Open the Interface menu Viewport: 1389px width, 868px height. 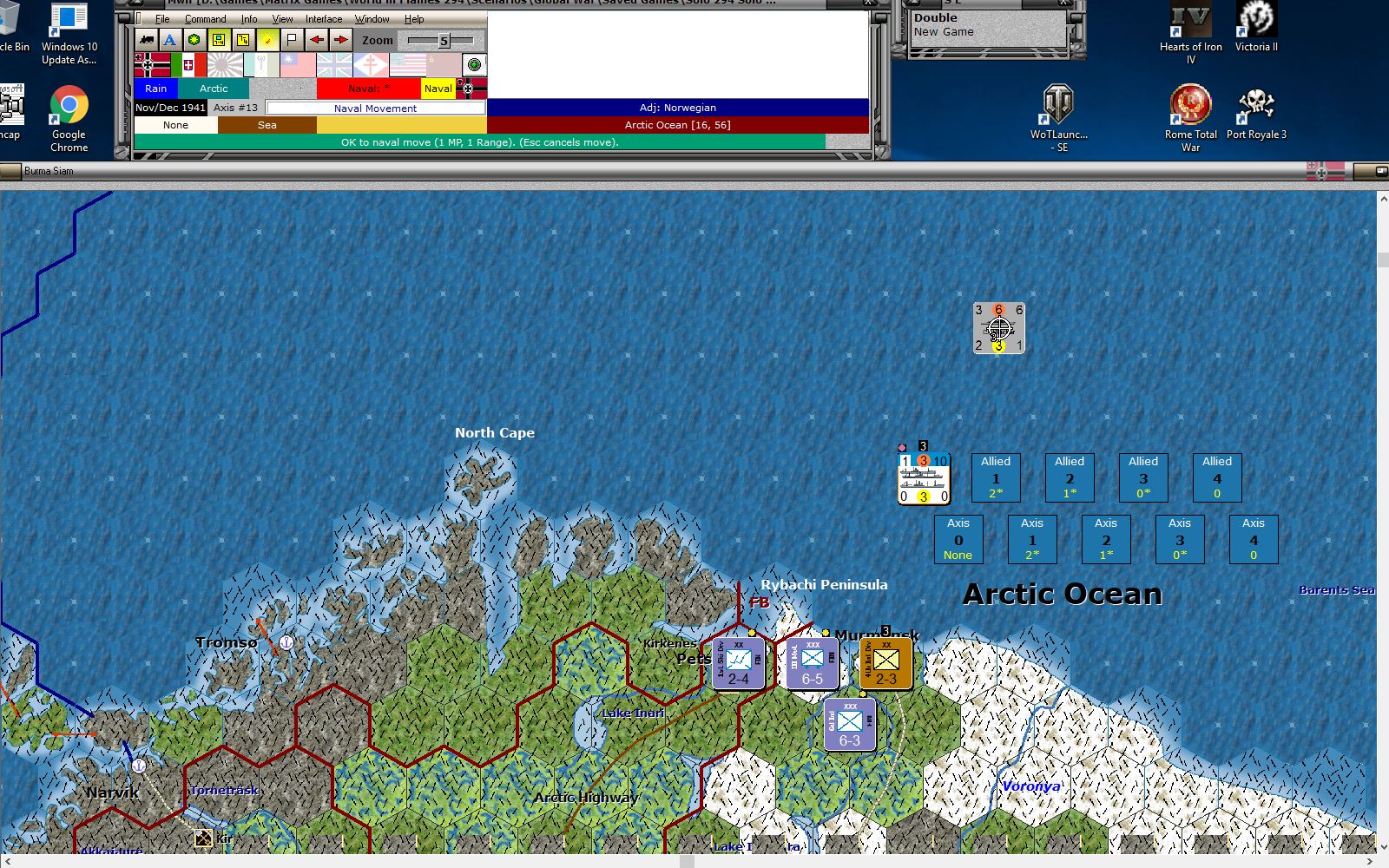tap(323, 18)
